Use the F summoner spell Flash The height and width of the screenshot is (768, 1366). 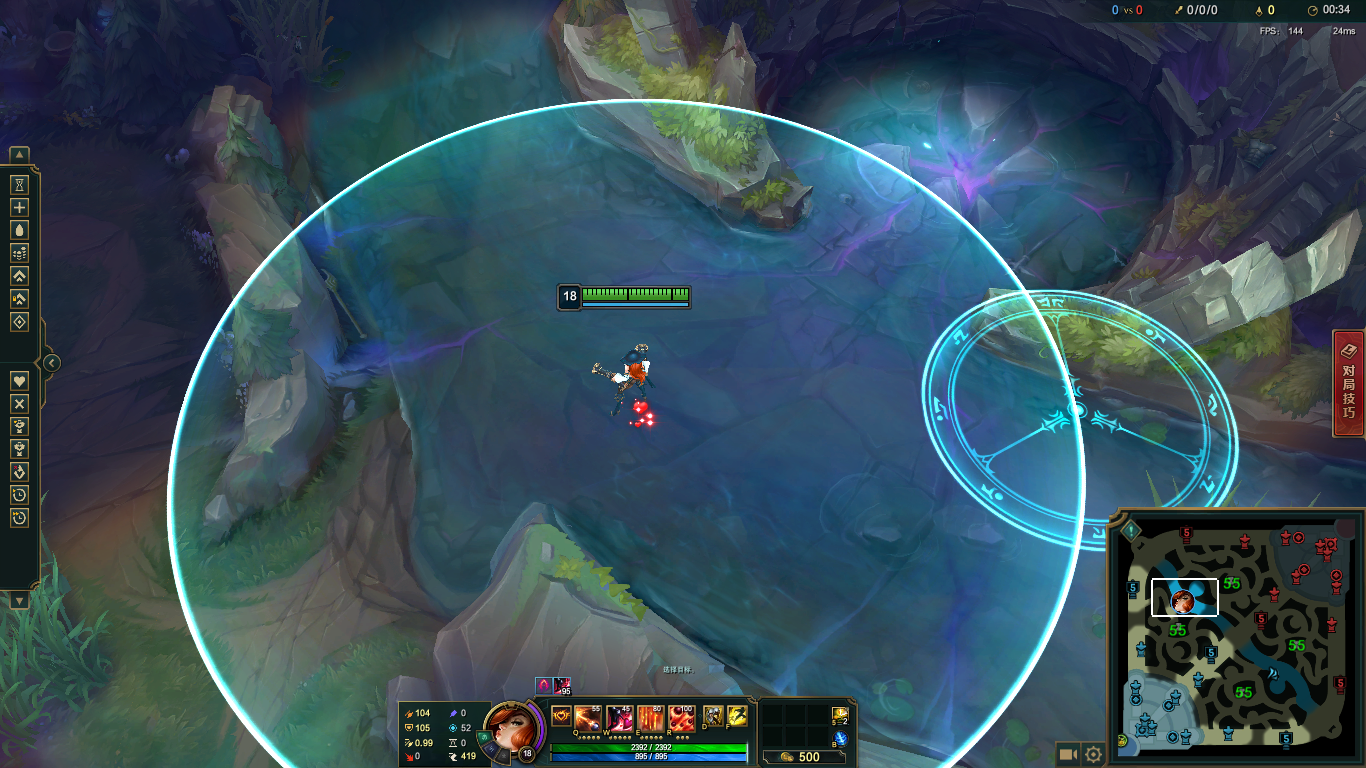pyautogui.click(x=737, y=716)
